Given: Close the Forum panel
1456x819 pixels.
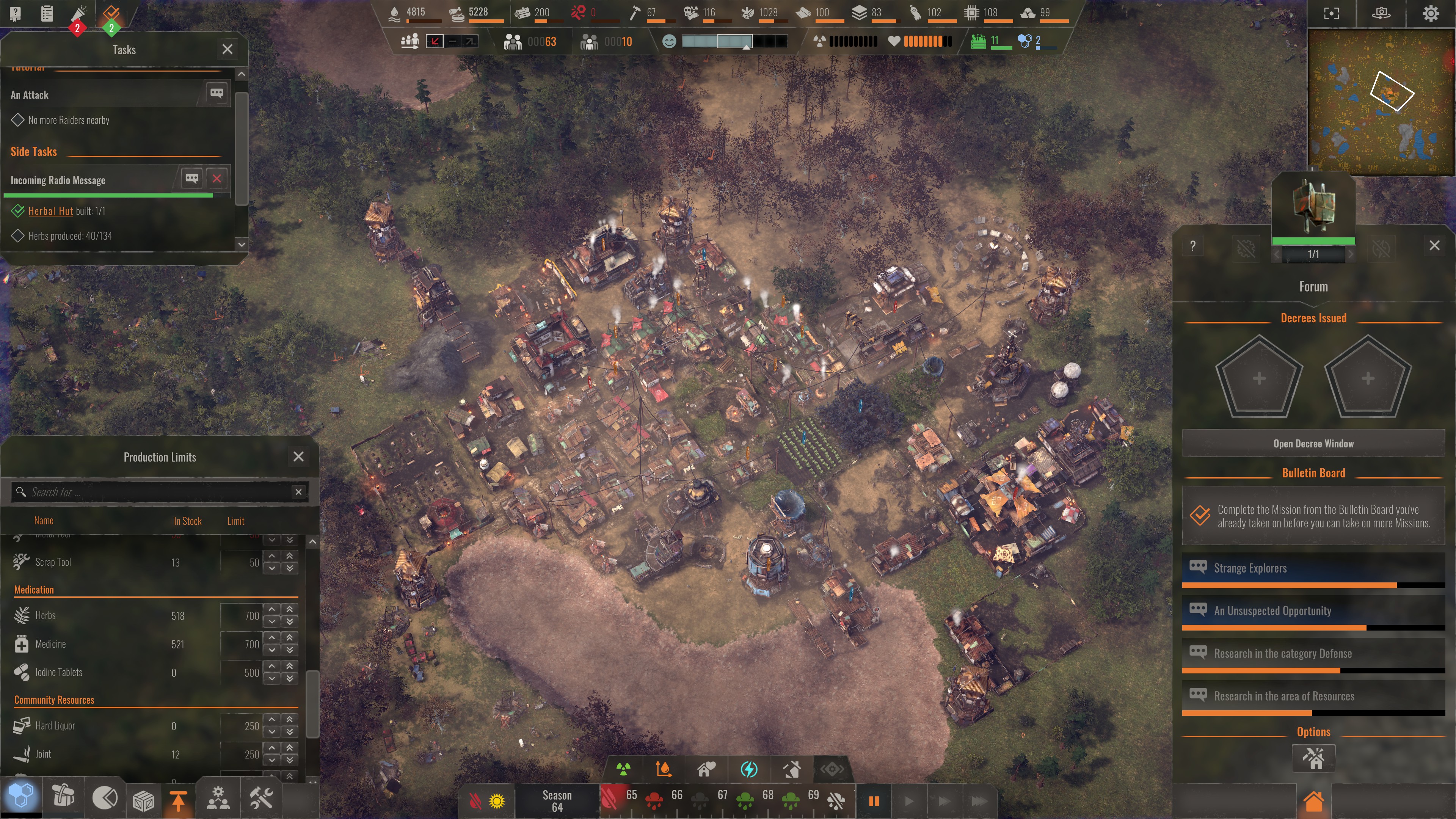Looking at the screenshot, I should coord(1434,245).
